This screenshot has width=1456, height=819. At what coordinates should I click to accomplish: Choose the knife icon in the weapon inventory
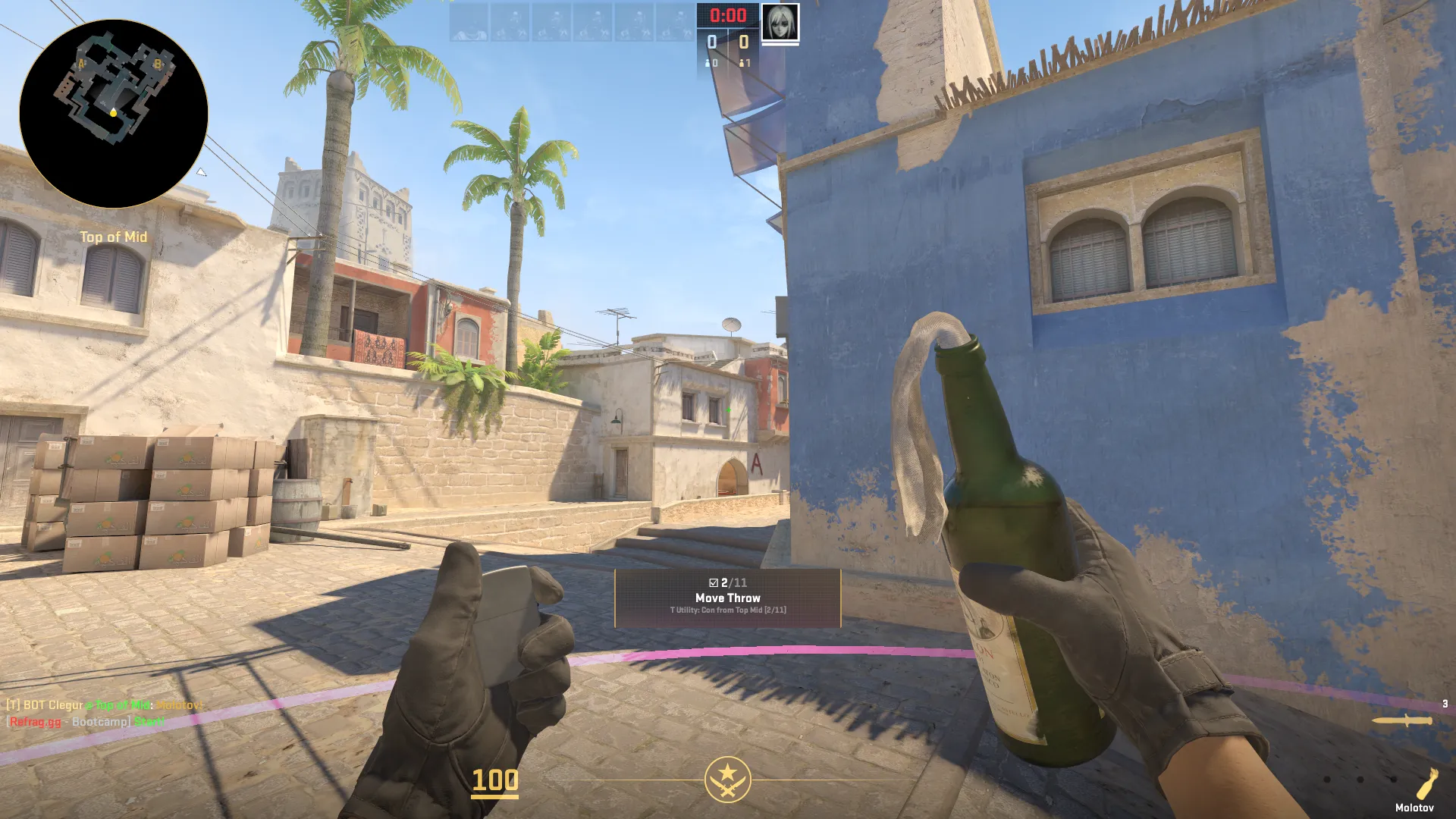click(1402, 720)
